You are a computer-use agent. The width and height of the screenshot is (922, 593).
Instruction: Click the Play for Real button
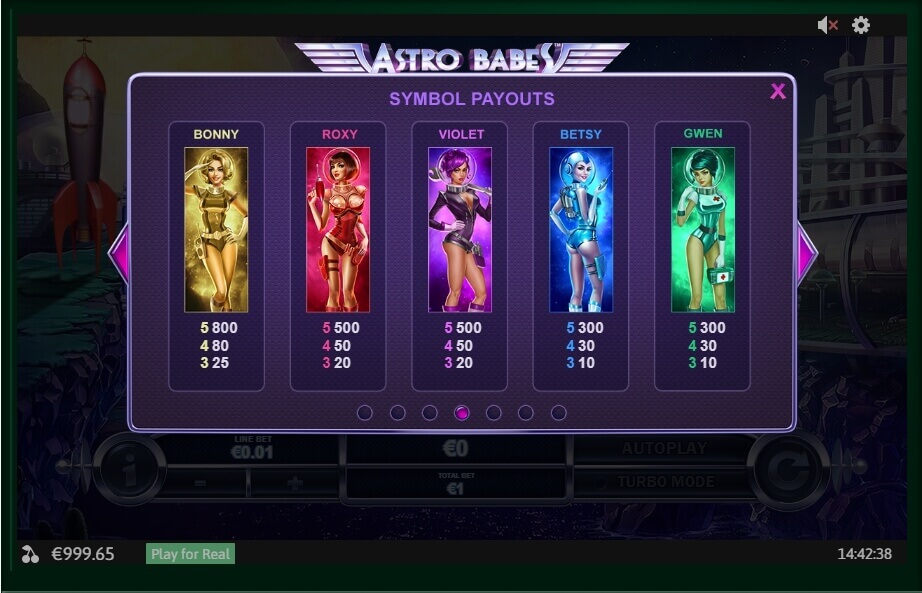(x=190, y=554)
